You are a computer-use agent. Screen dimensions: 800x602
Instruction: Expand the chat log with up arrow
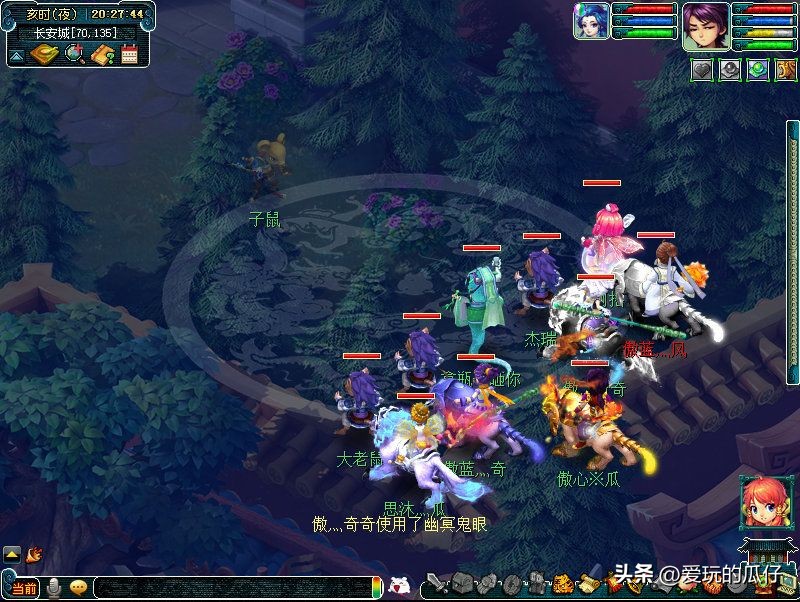(12, 553)
